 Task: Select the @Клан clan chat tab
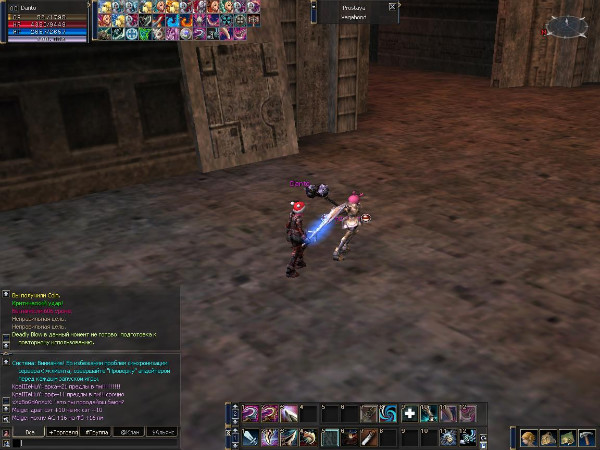(x=128, y=432)
